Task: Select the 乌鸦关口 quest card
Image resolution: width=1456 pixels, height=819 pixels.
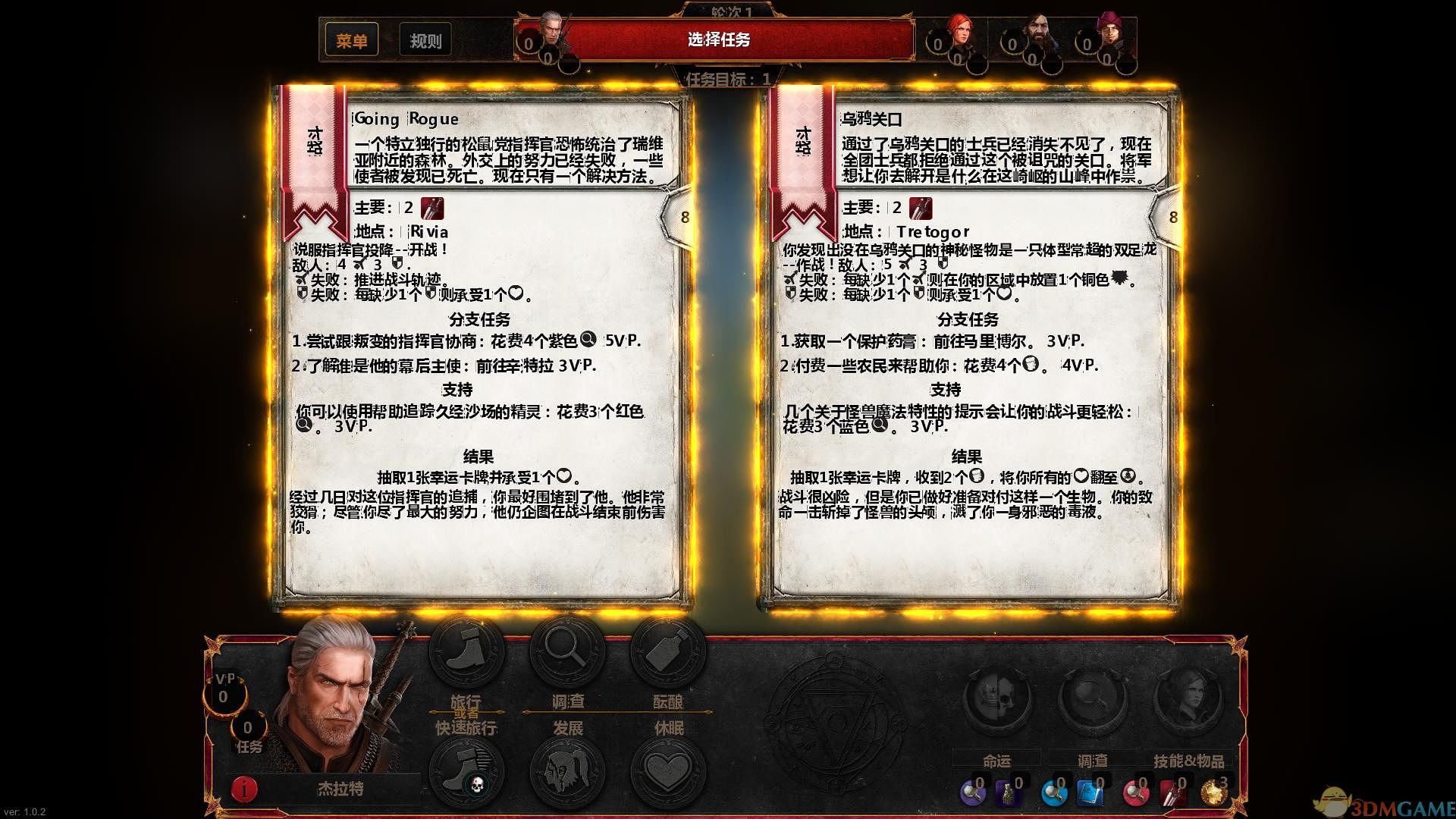Action: pos(963,341)
